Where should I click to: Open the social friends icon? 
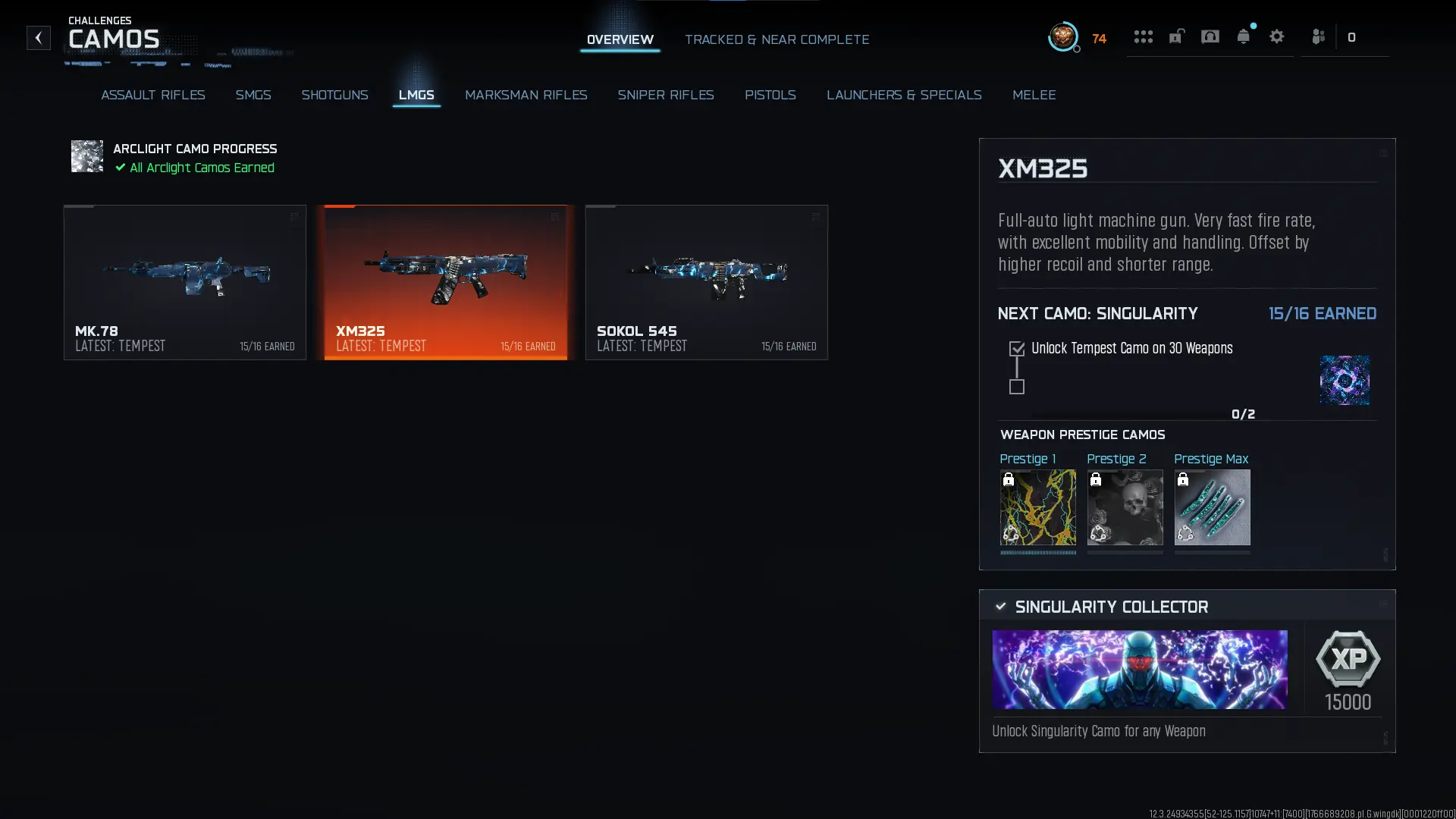1318,36
